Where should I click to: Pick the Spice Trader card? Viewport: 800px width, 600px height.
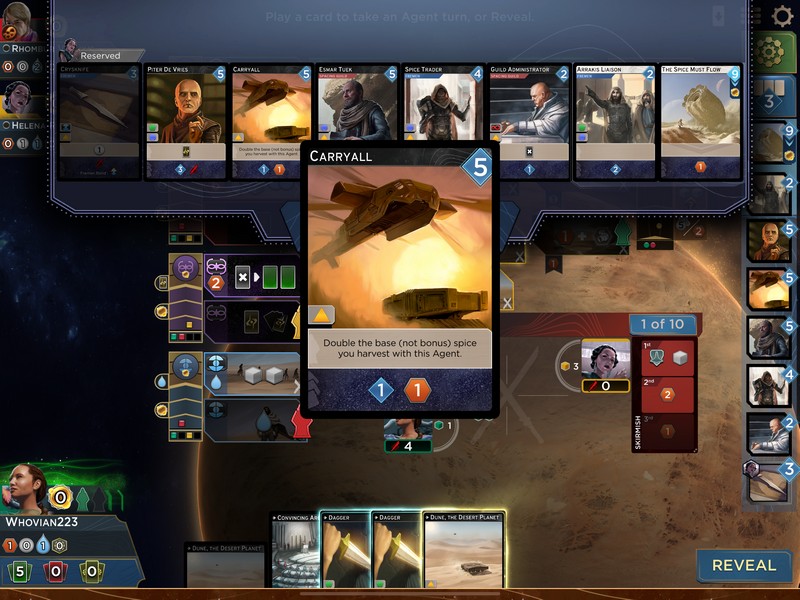(x=443, y=122)
